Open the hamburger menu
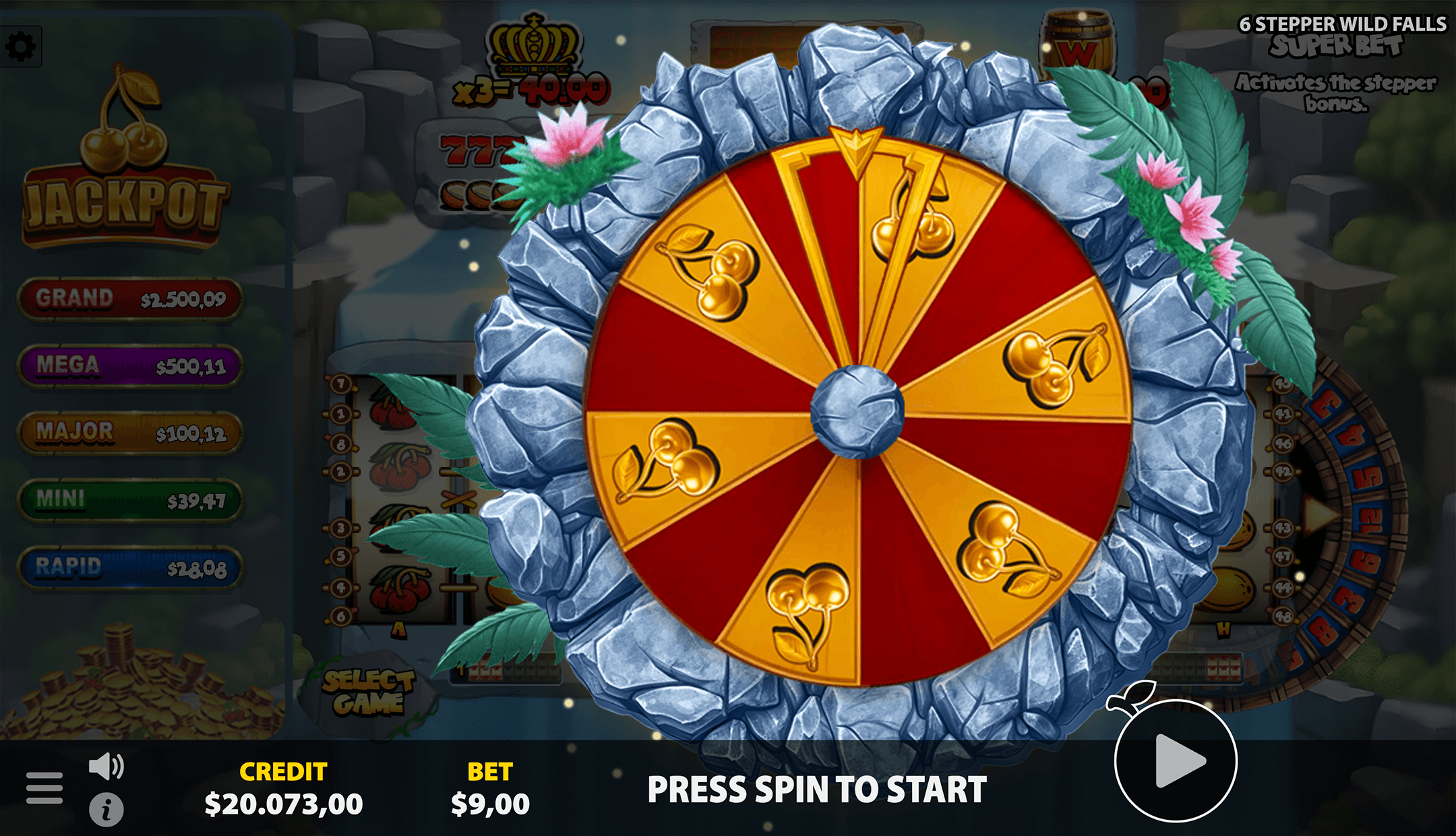 coord(44,787)
